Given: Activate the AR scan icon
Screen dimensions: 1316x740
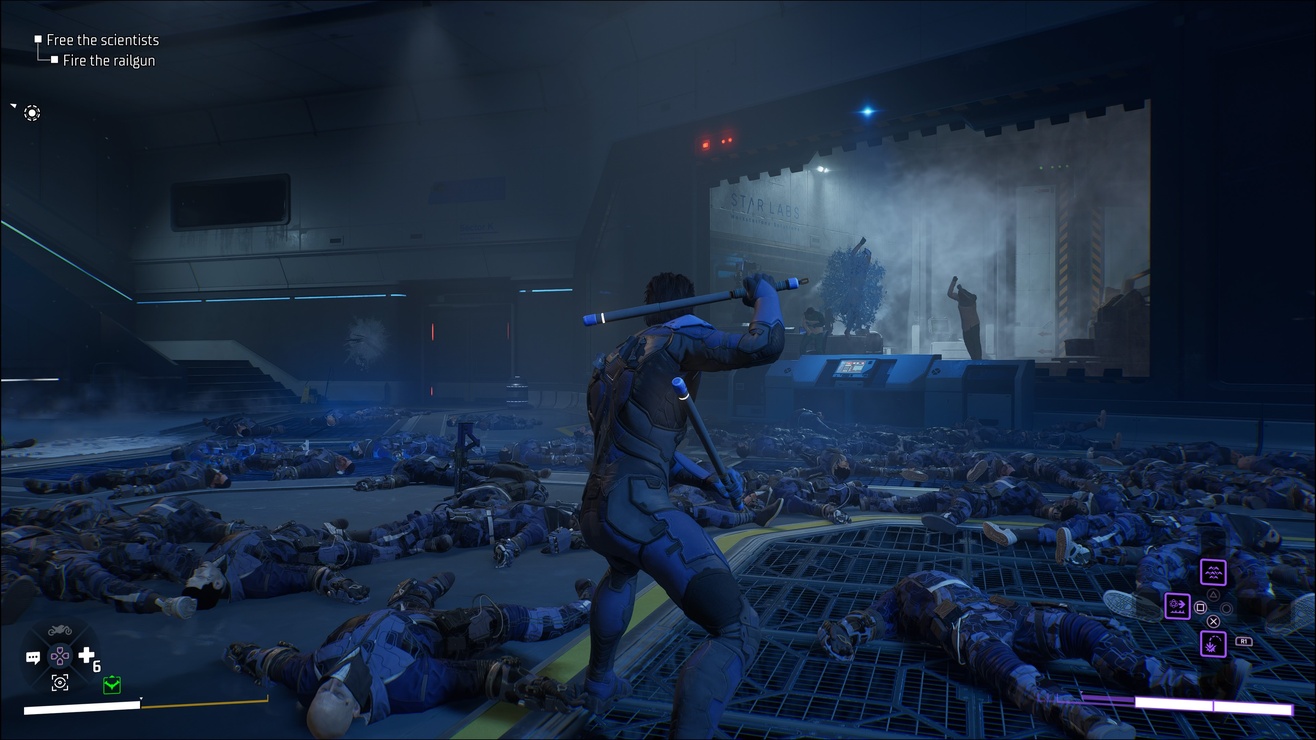Looking at the screenshot, I should coord(60,682).
